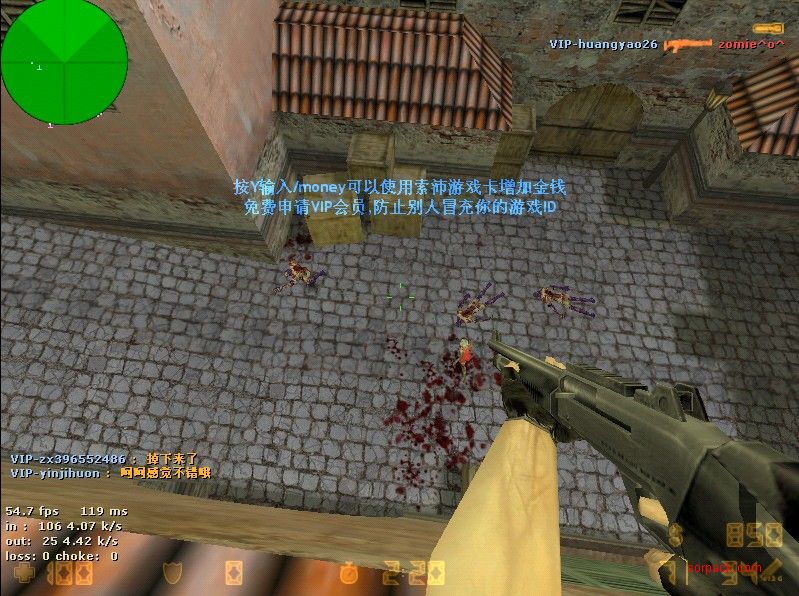Click VIP-huangyao26's name in the kill feed
This screenshot has height=596, width=799.
(603, 44)
